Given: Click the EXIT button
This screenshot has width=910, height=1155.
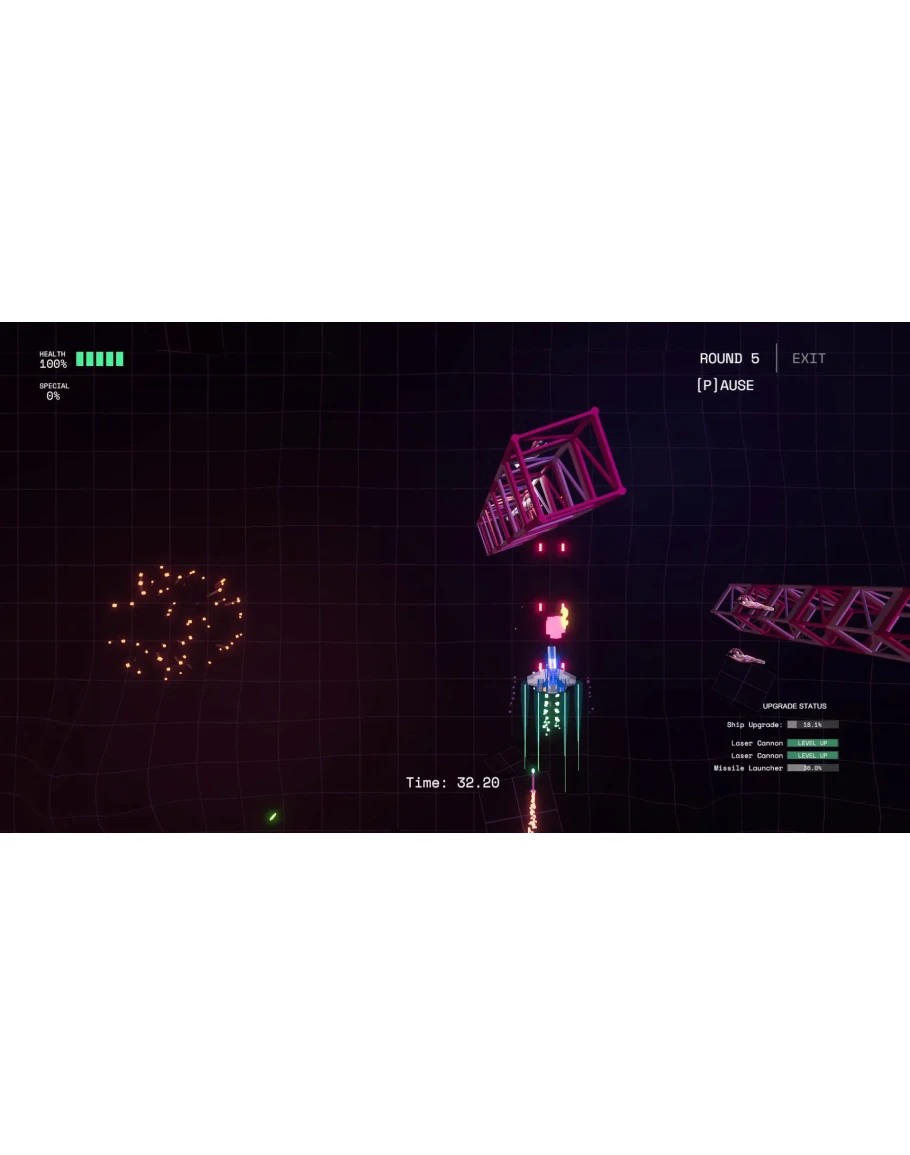Looking at the screenshot, I should tap(808, 358).
